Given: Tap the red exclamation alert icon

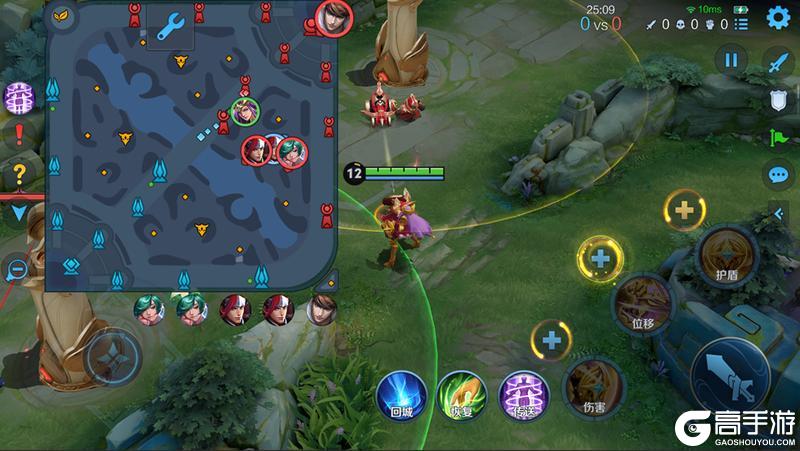Looking at the screenshot, I should (19, 135).
